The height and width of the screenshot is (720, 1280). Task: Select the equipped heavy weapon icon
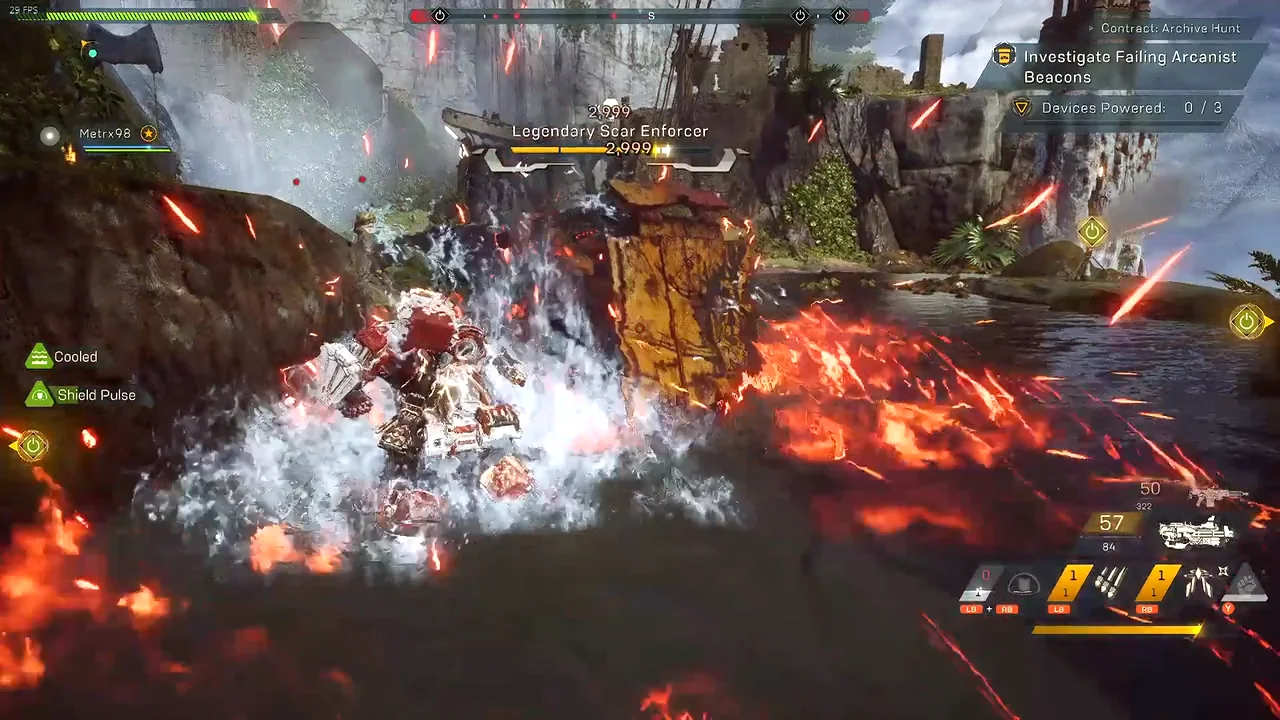point(1195,532)
